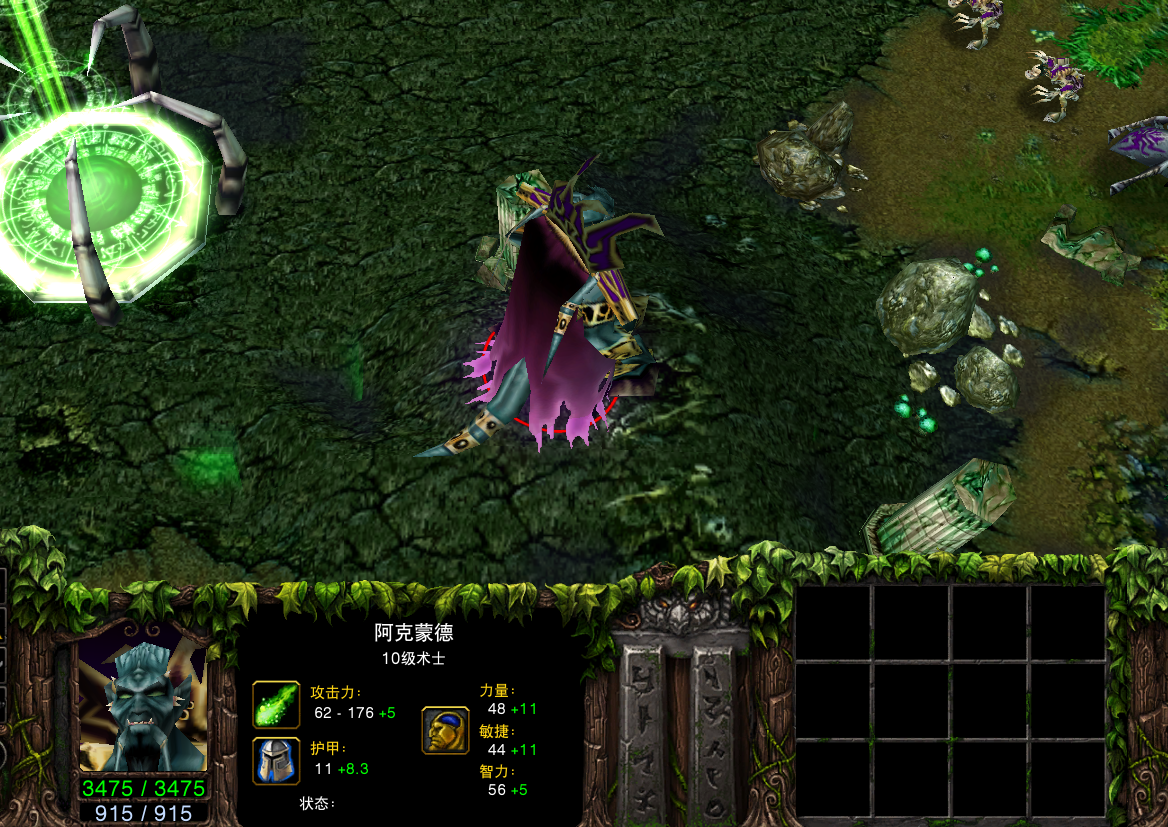Select the green bolt attack damage icon
The image size is (1168, 827).
[x=276, y=704]
